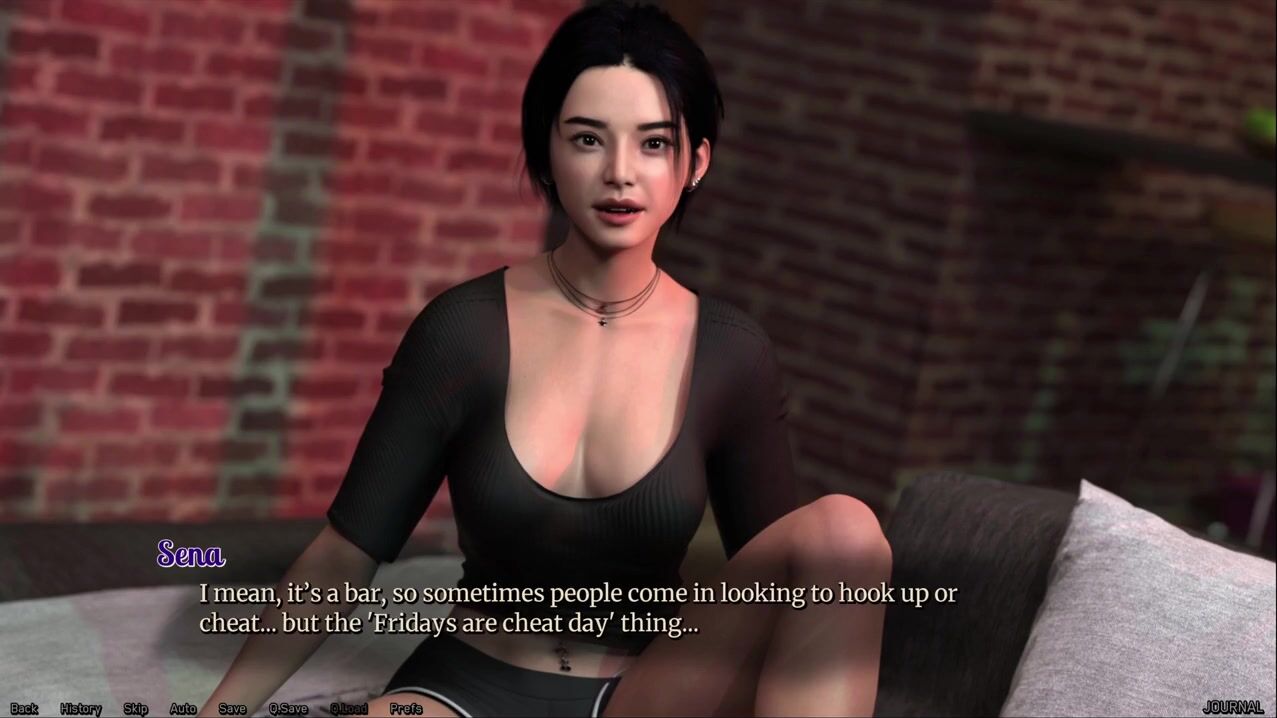Open the Journal

1233,707
